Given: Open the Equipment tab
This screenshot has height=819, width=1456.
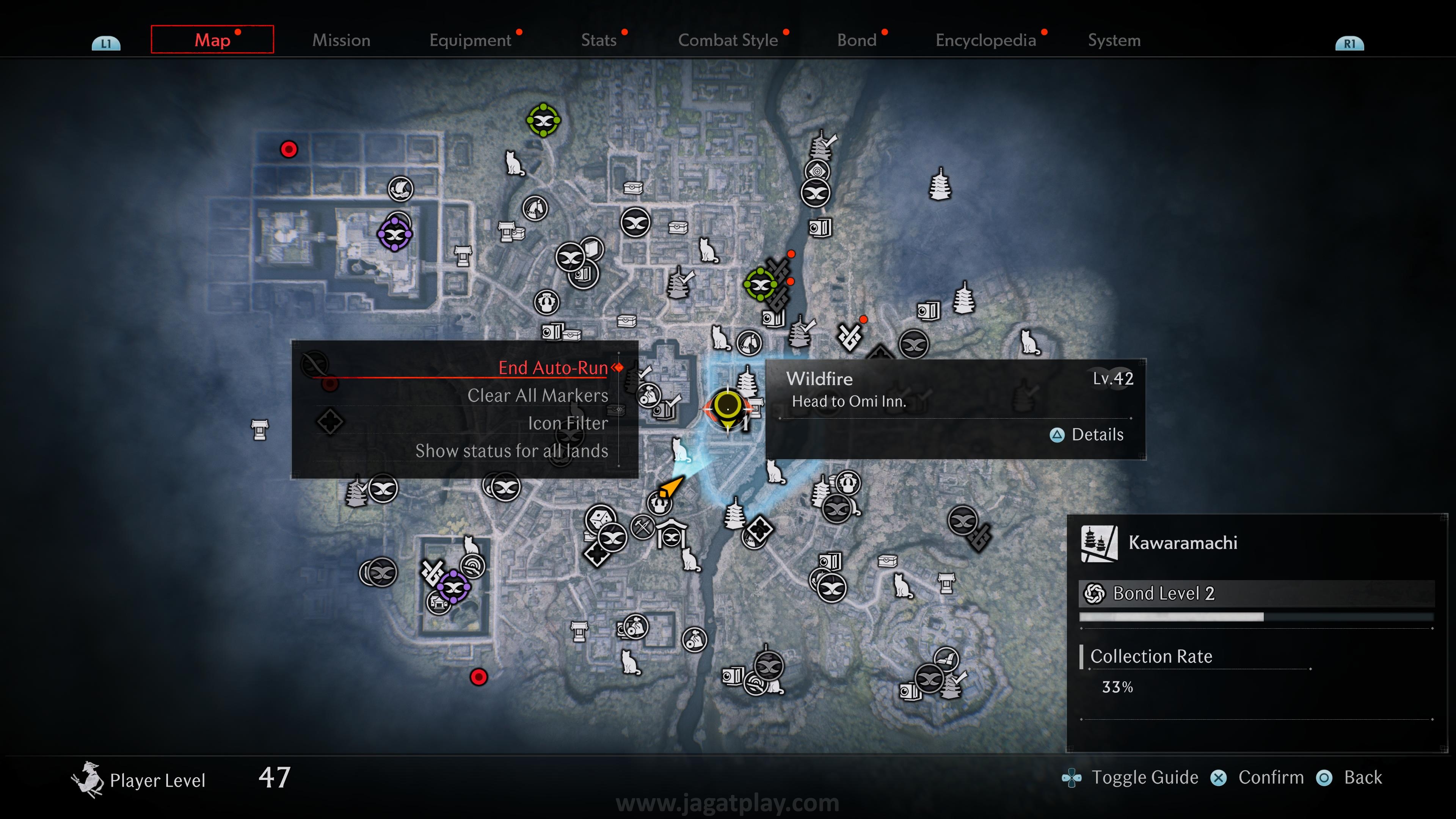Looking at the screenshot, I should pyautogui.click(x=470, y=40).
